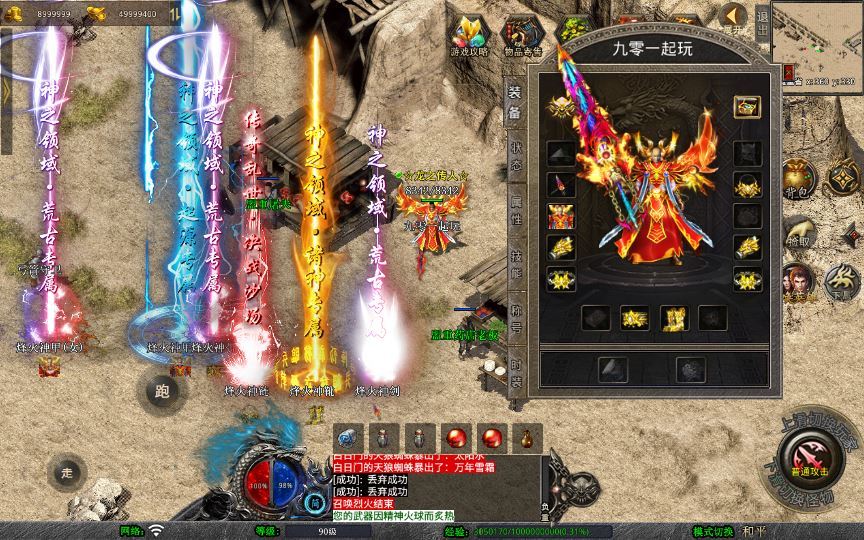Open the 物品寄售 item consignment icon
The height and width of the screenshot is (540, 864).
[522, 36]
